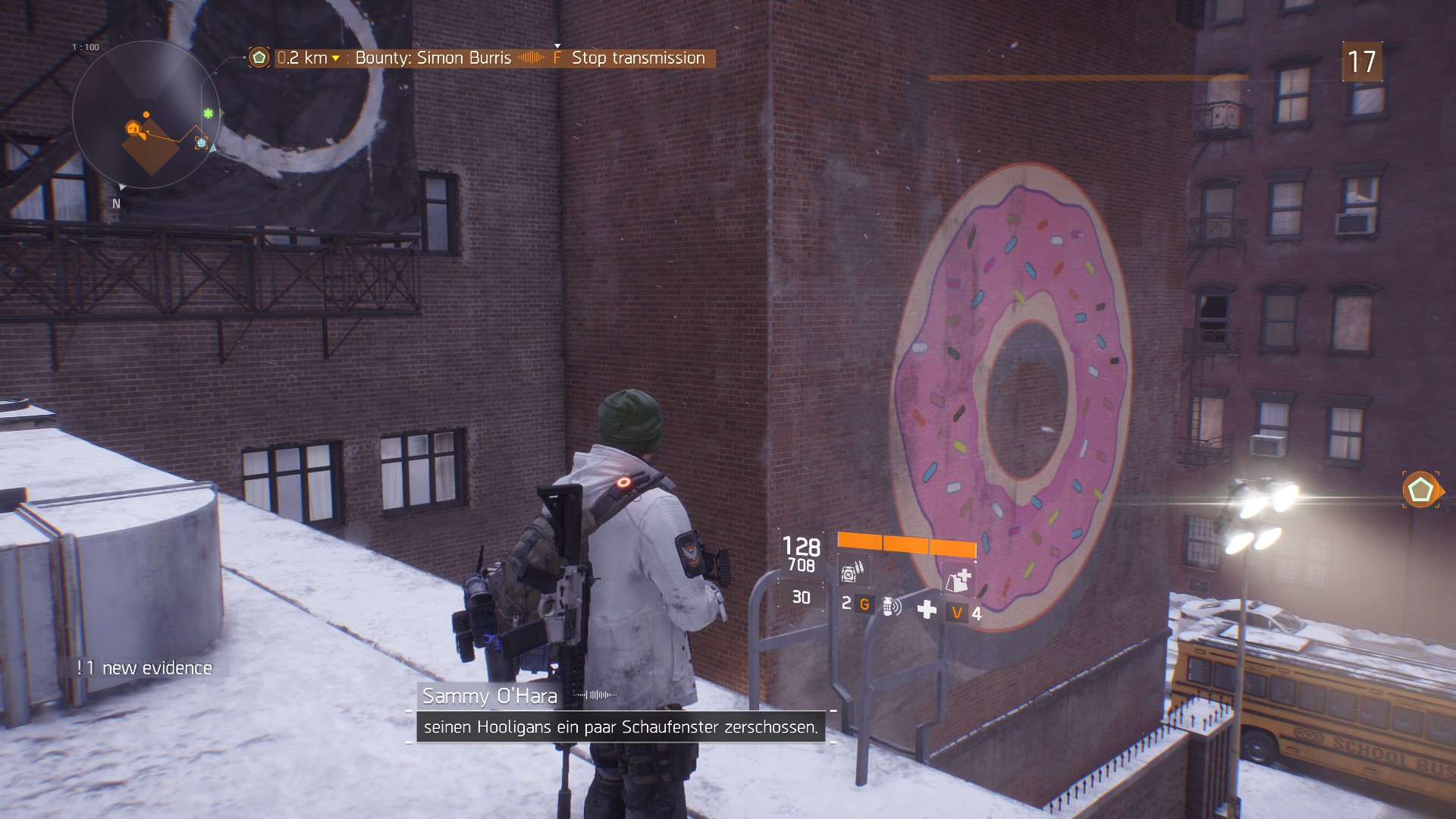
Task: Click the level 17 badge
Action: point(1362,61)
